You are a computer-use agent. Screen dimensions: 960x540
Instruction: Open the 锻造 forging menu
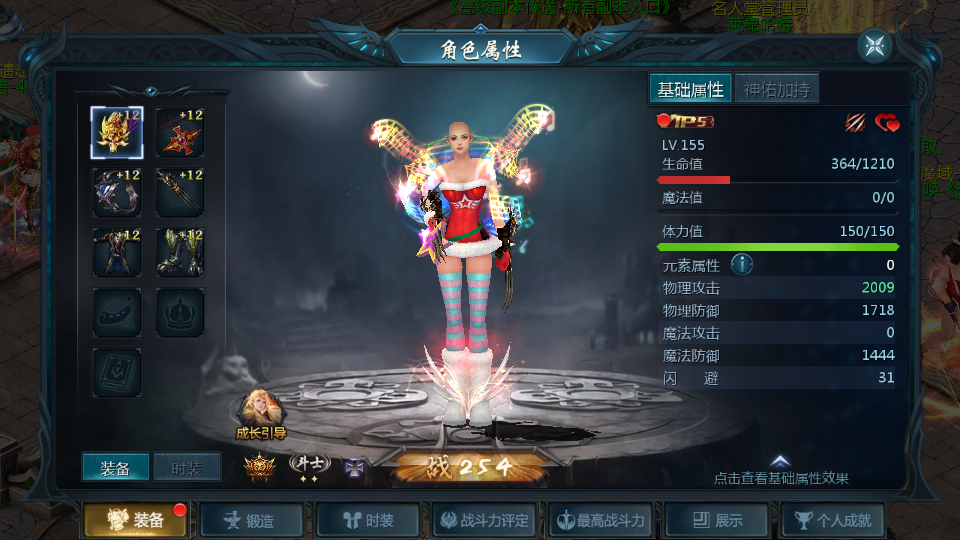[251, 520]
